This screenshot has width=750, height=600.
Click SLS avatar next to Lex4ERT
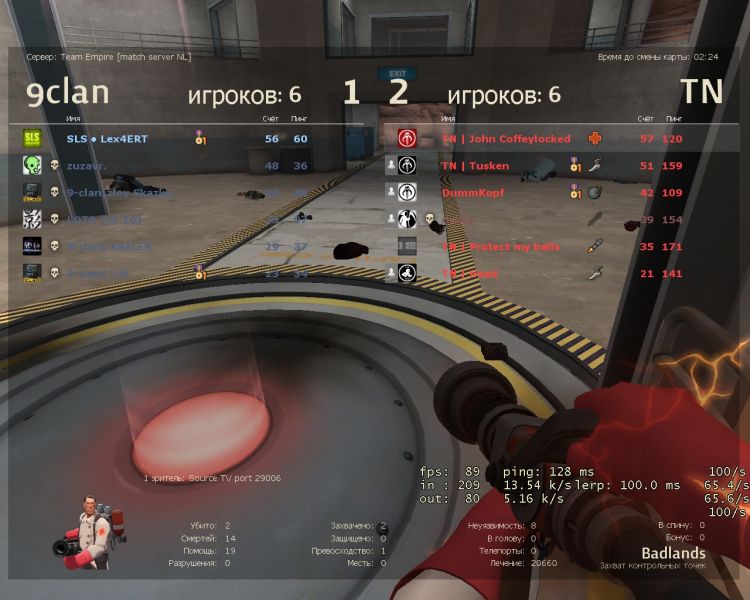click(x=32, y=138)
